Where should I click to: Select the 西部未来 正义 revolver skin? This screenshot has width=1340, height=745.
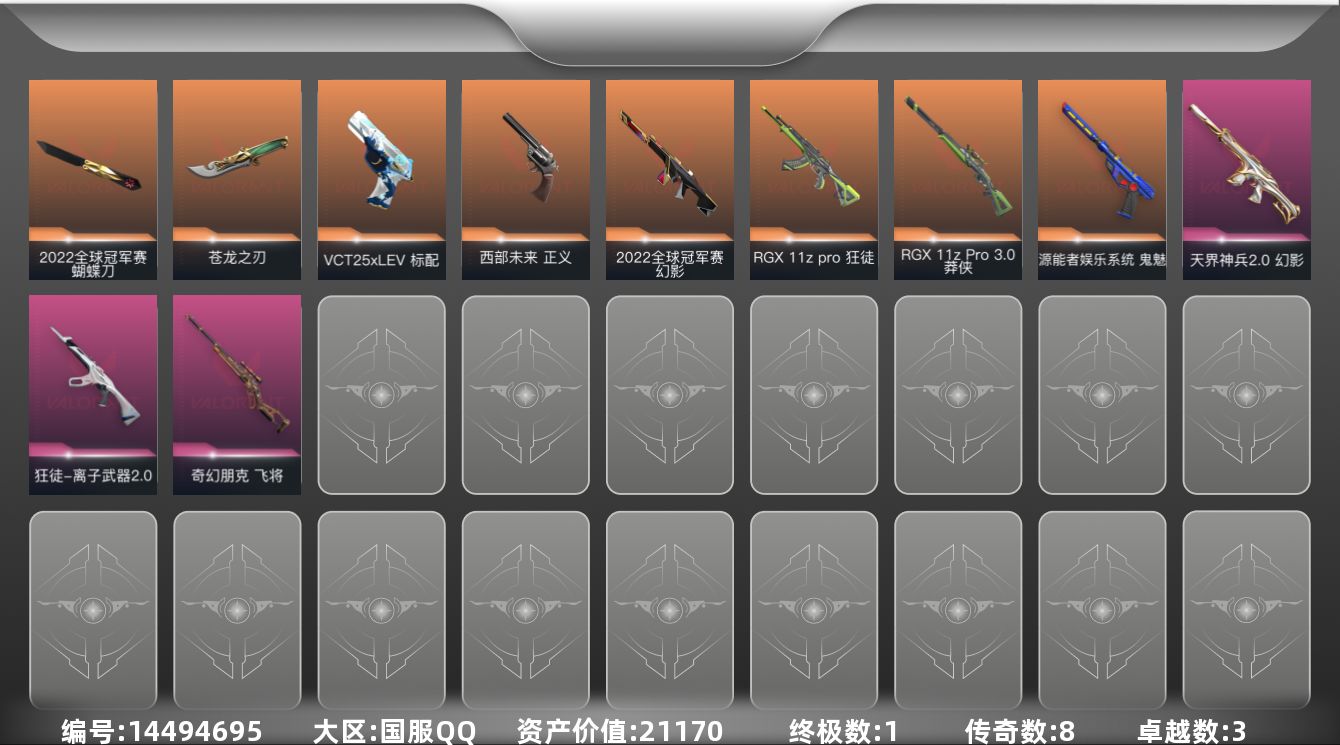[525, 180]
